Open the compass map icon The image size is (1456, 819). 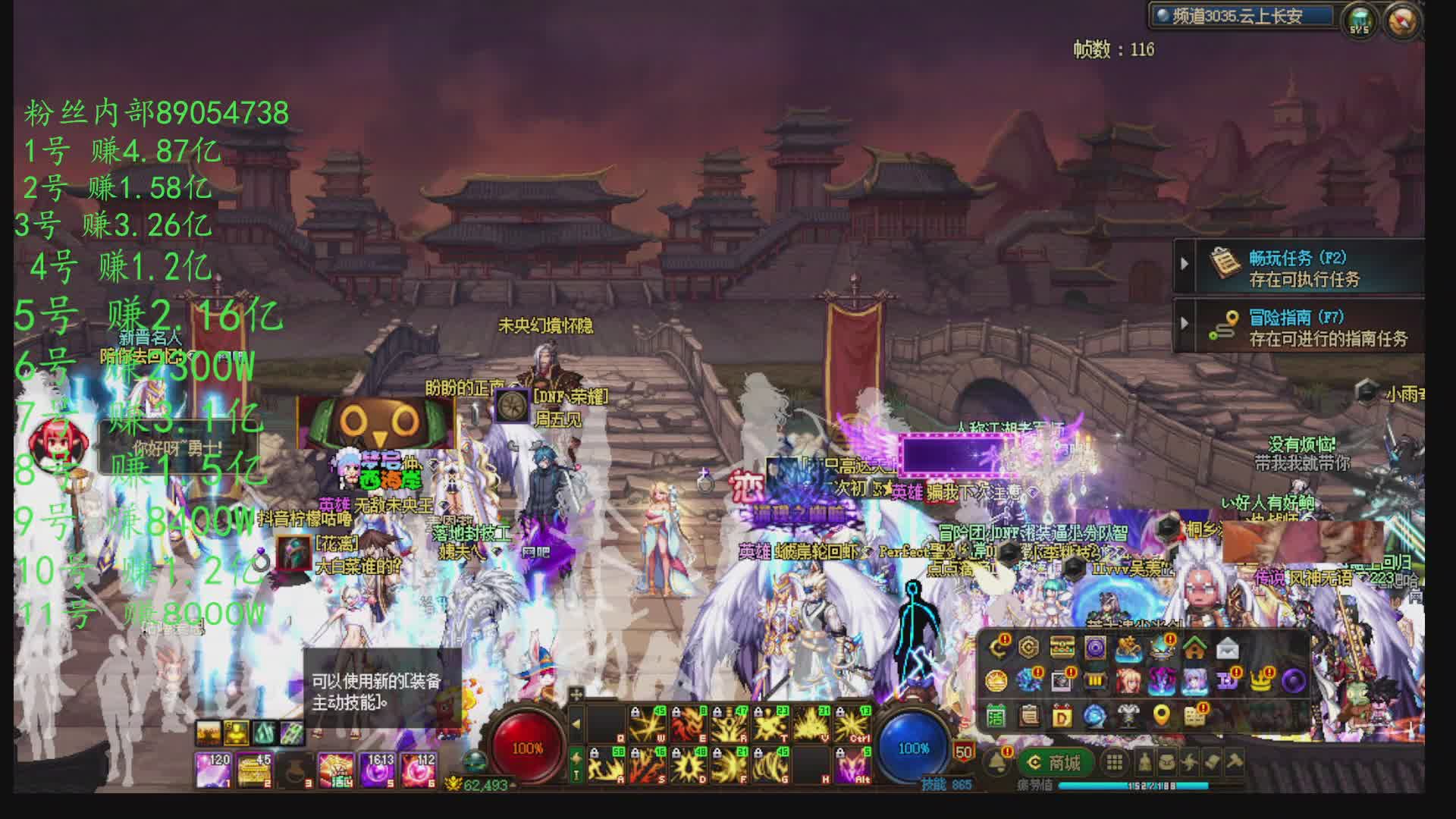1401,20
